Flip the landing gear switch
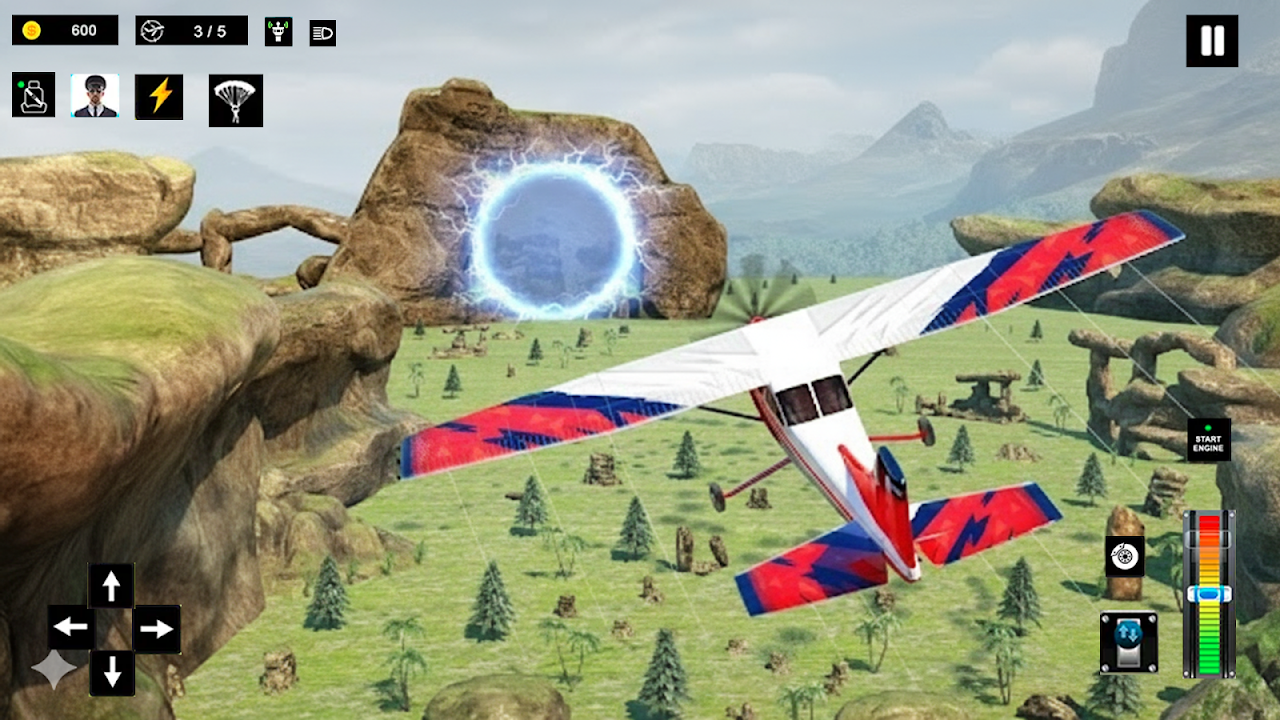Viewport: 1280px width, 720px height. (x=1129, y=642)
